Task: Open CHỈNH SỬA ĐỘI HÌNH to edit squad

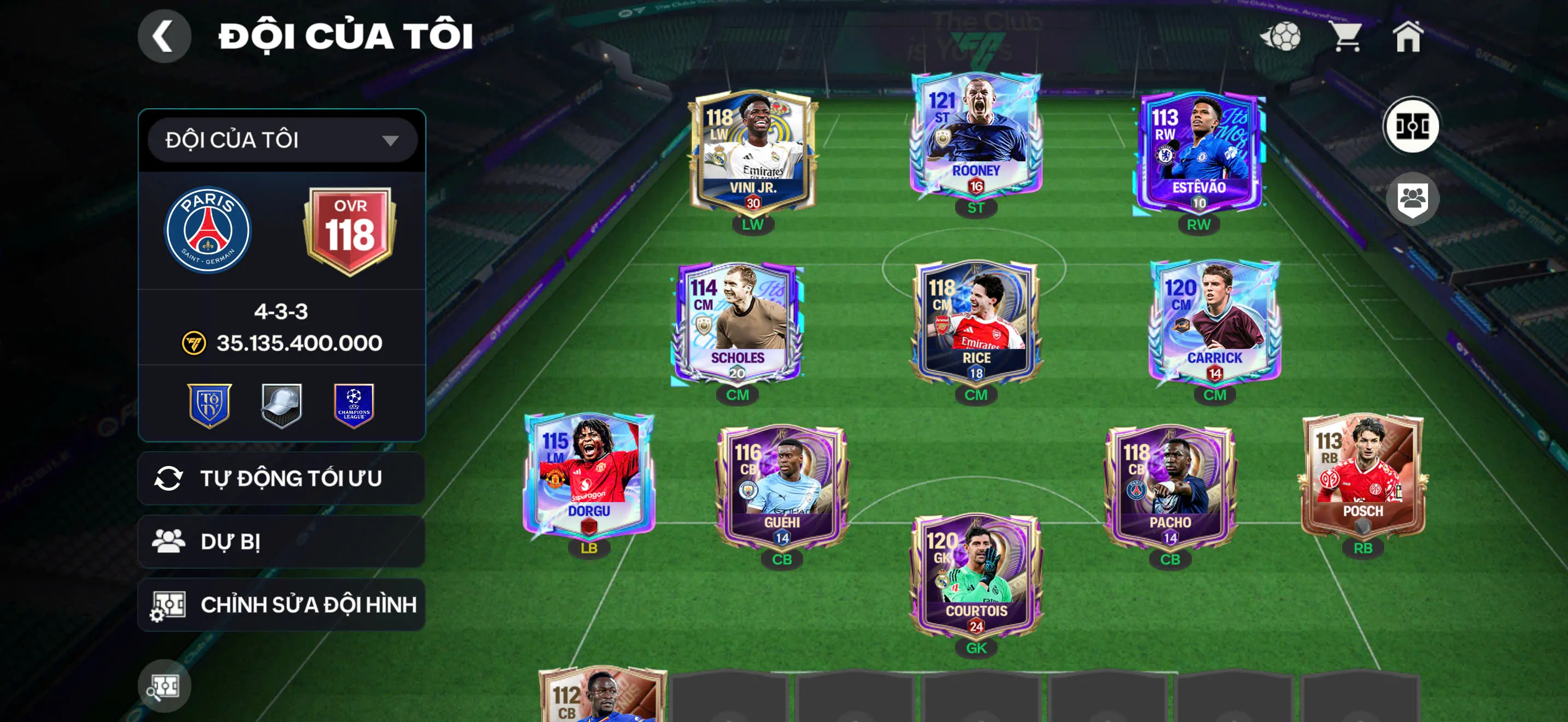Action: [280, 604]
